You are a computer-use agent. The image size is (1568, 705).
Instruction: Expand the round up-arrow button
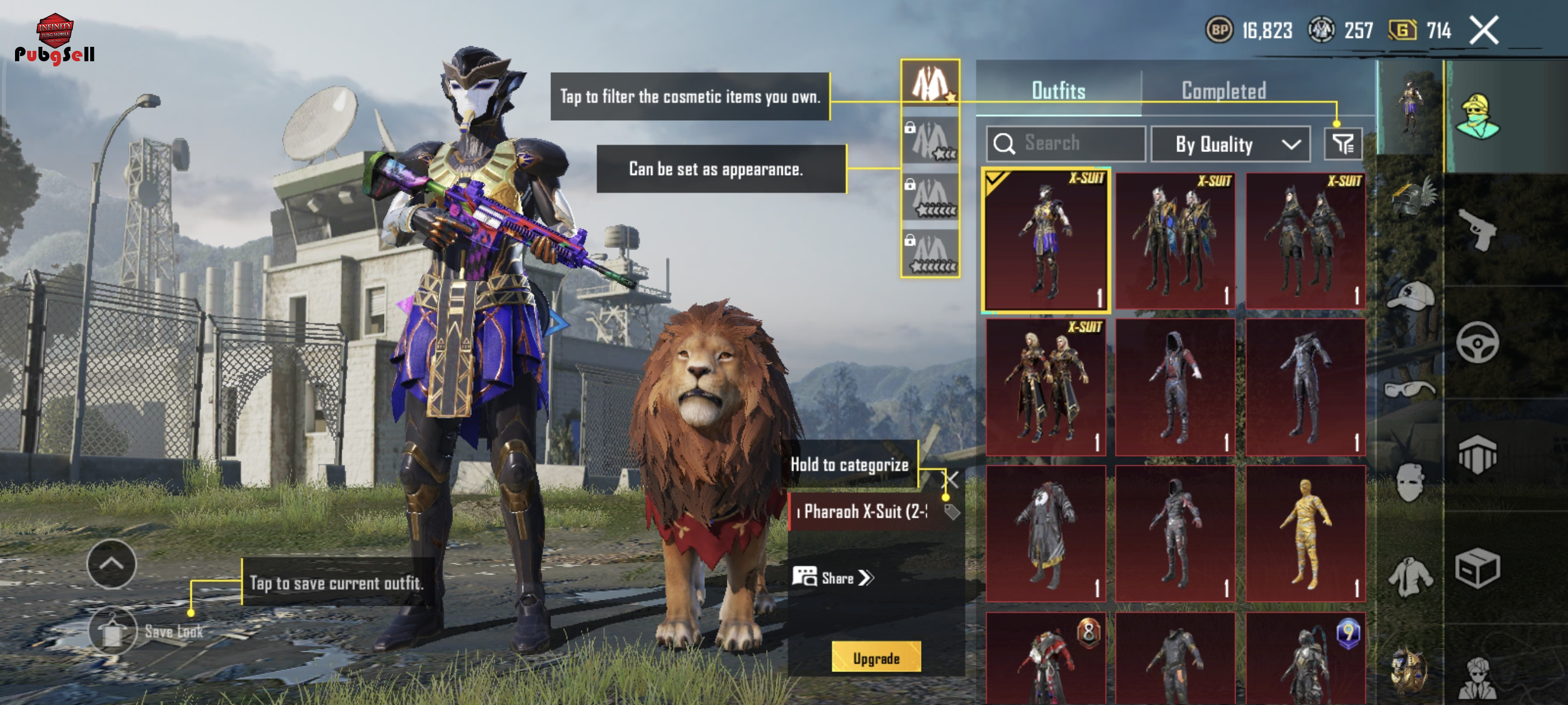[x=112, y=564]
